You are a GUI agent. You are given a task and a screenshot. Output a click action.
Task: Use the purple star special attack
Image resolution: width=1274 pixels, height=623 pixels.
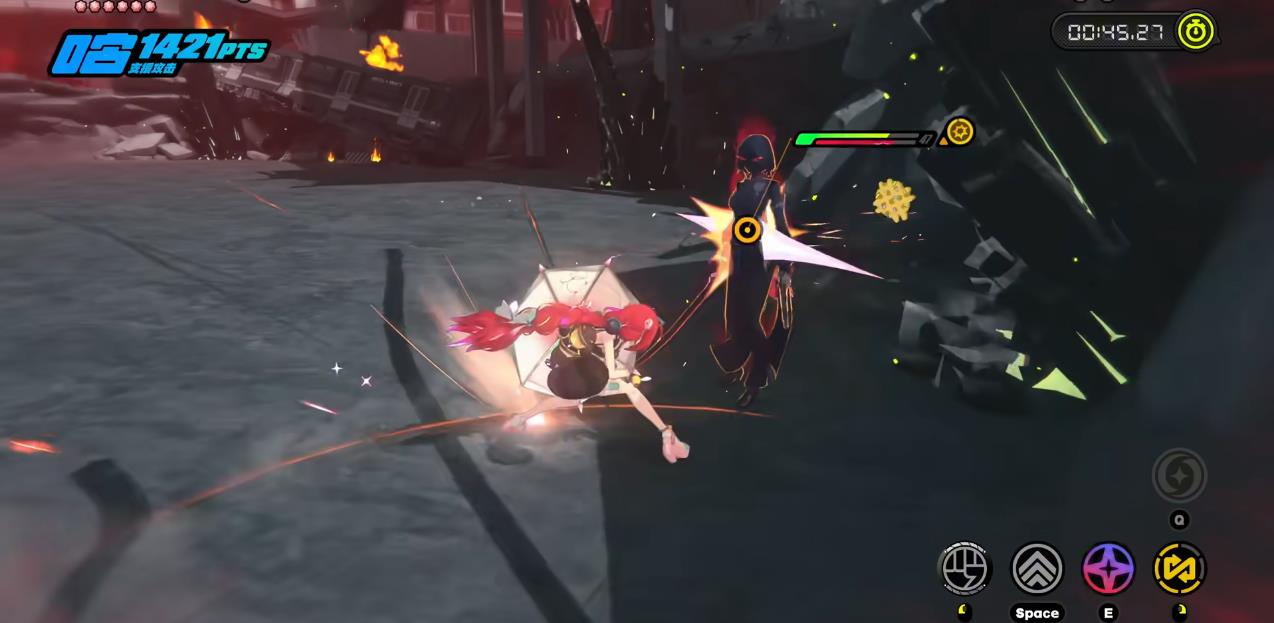(x=1108, y=568)
